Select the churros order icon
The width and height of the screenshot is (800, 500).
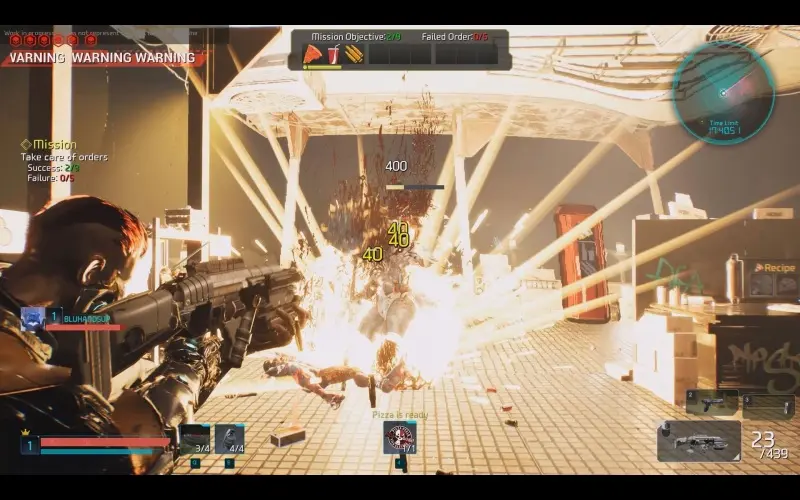(x=354, y=54)
